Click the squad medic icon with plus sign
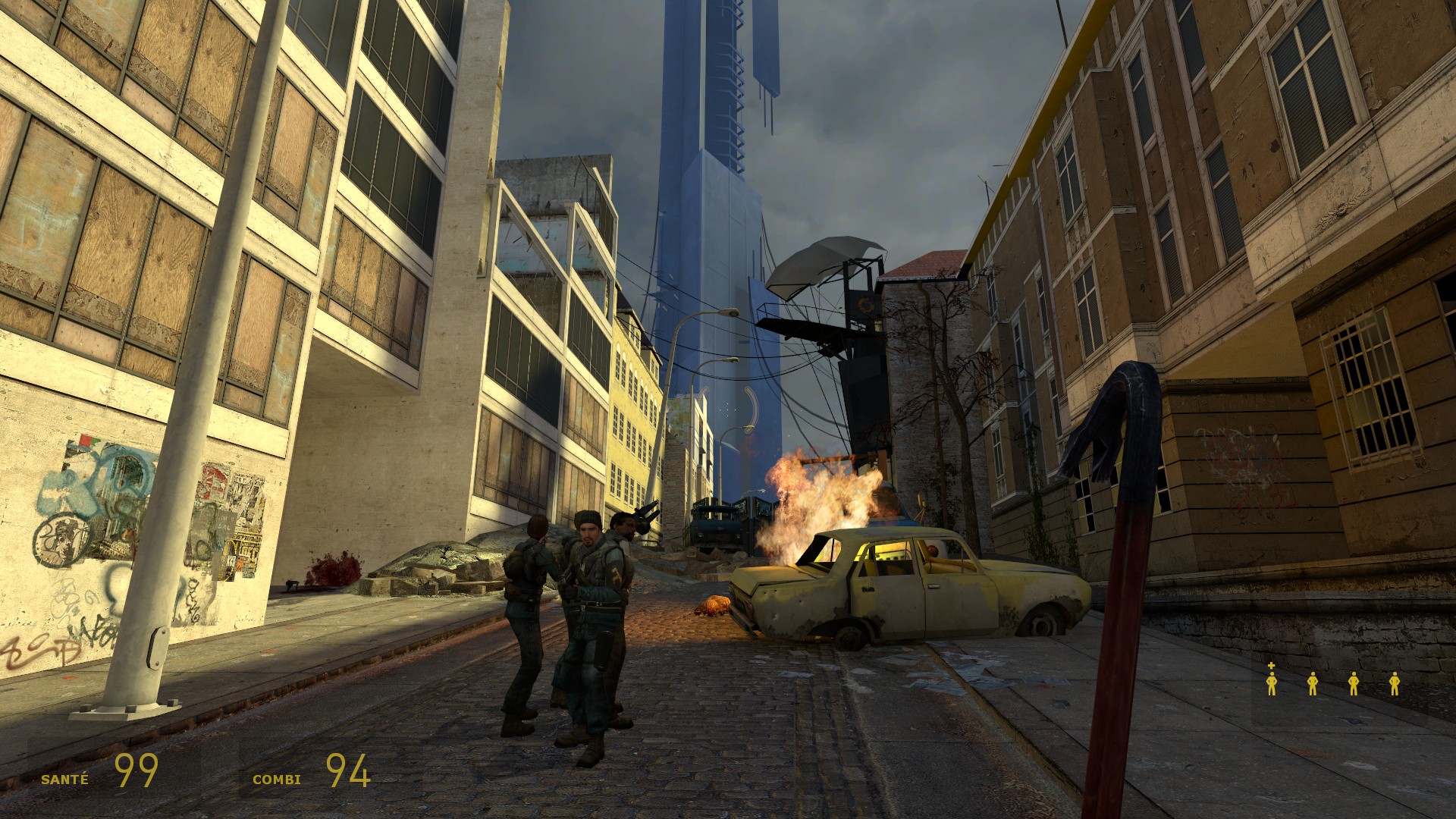Image resolution: width=1456 pixels, height=819 pixels. click(1272, 680)
